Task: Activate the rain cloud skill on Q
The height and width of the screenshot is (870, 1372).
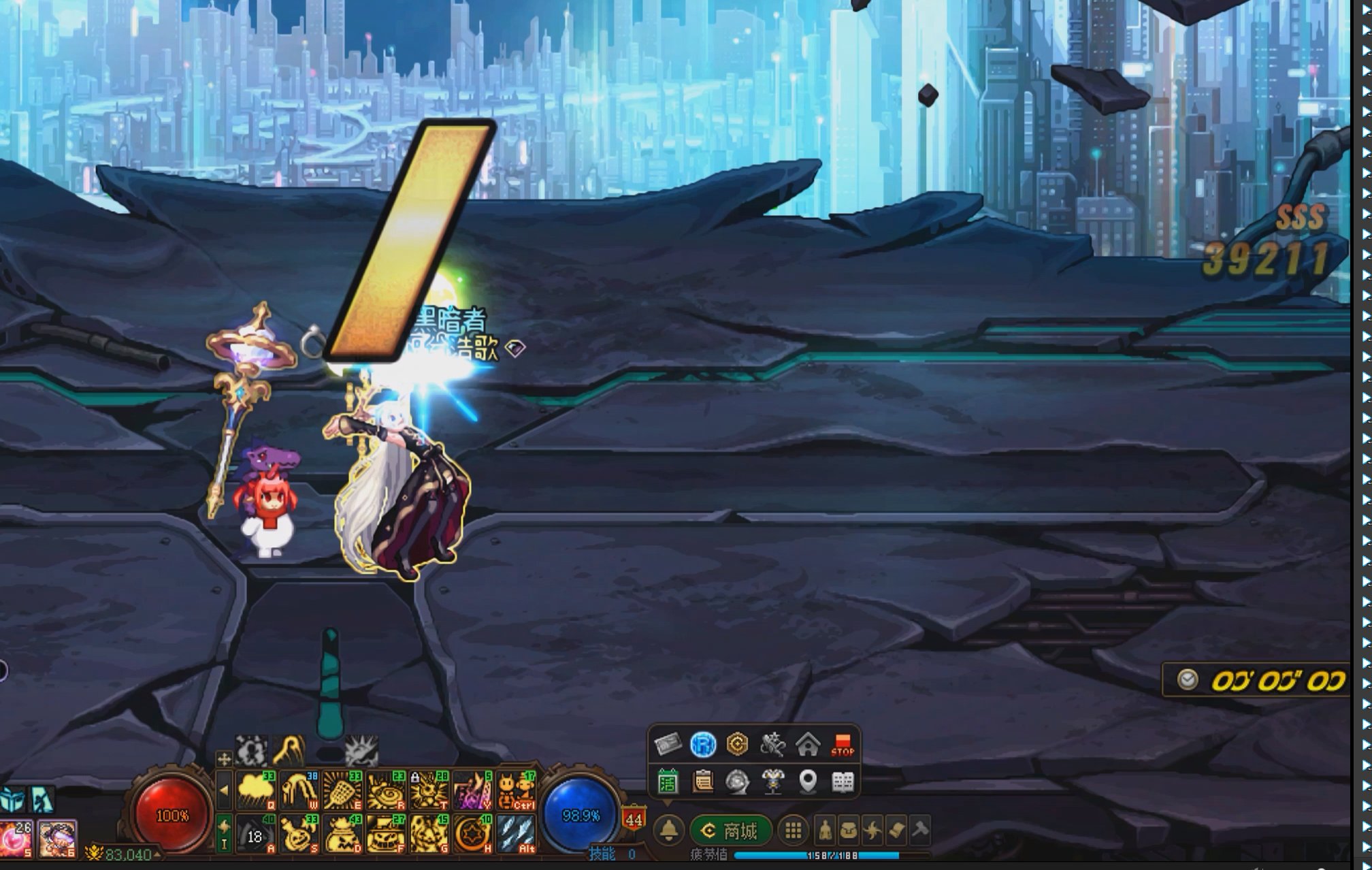Action: pos(255,790)
